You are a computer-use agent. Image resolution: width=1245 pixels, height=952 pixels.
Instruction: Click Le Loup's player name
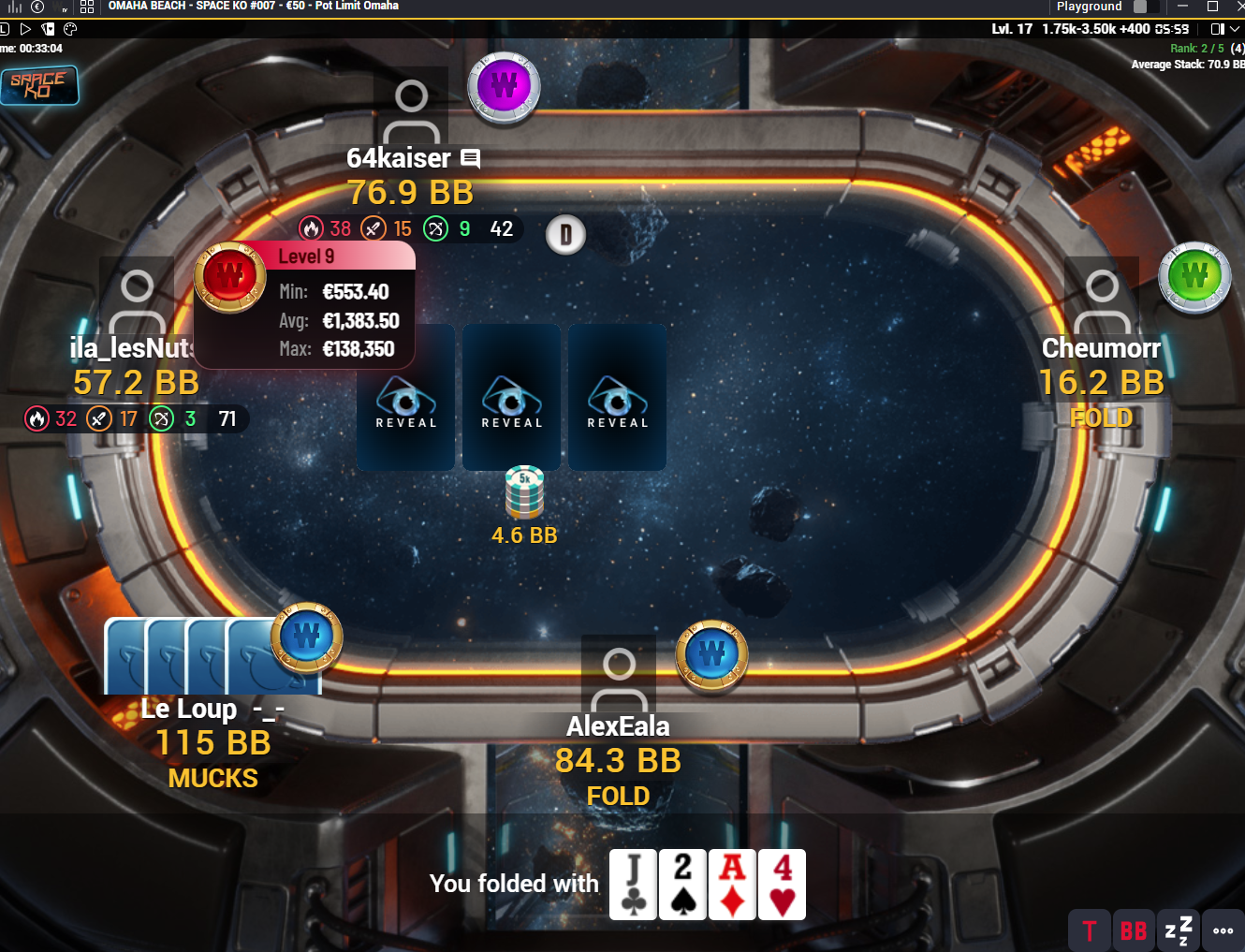pos(189,710)
